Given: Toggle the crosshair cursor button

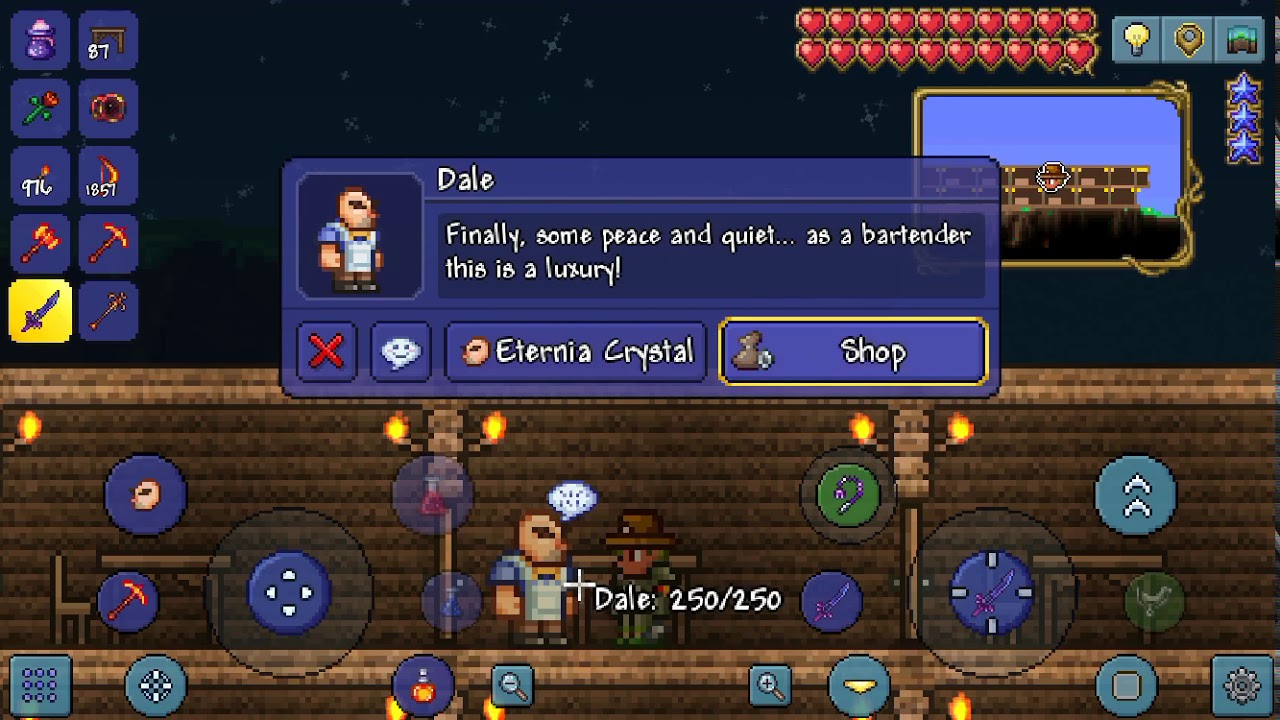Looking at the screenshot, I should (156, 686).
